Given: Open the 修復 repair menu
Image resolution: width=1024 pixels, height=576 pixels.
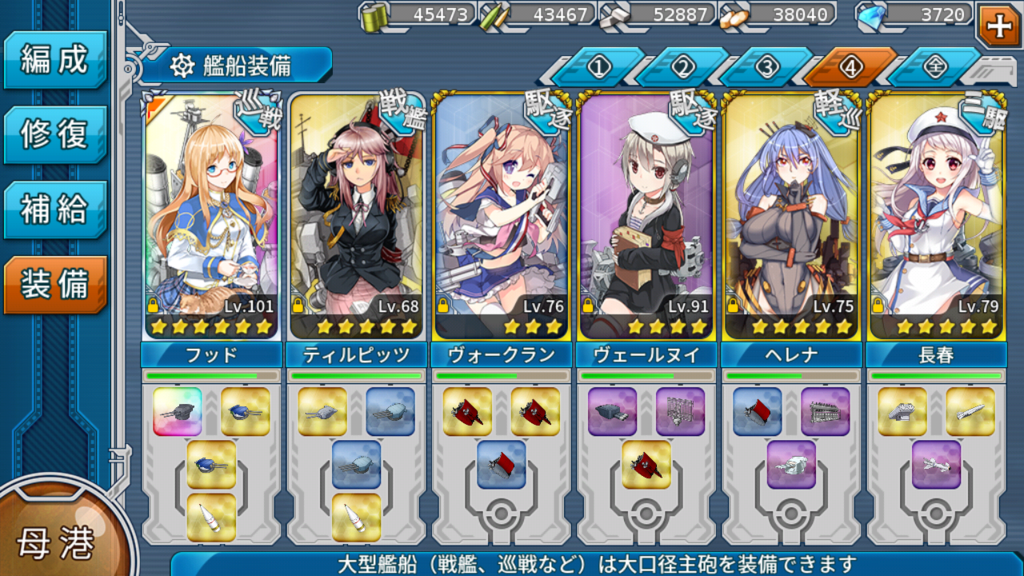Looking at the screenshot, I should pos(54,134).
